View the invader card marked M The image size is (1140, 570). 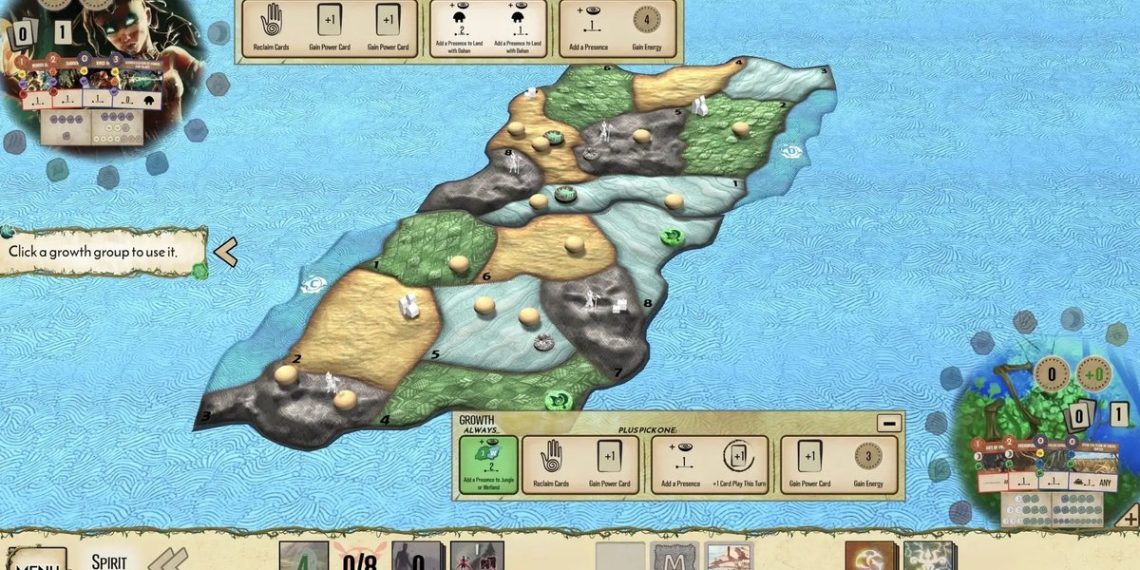coord(674,556)
